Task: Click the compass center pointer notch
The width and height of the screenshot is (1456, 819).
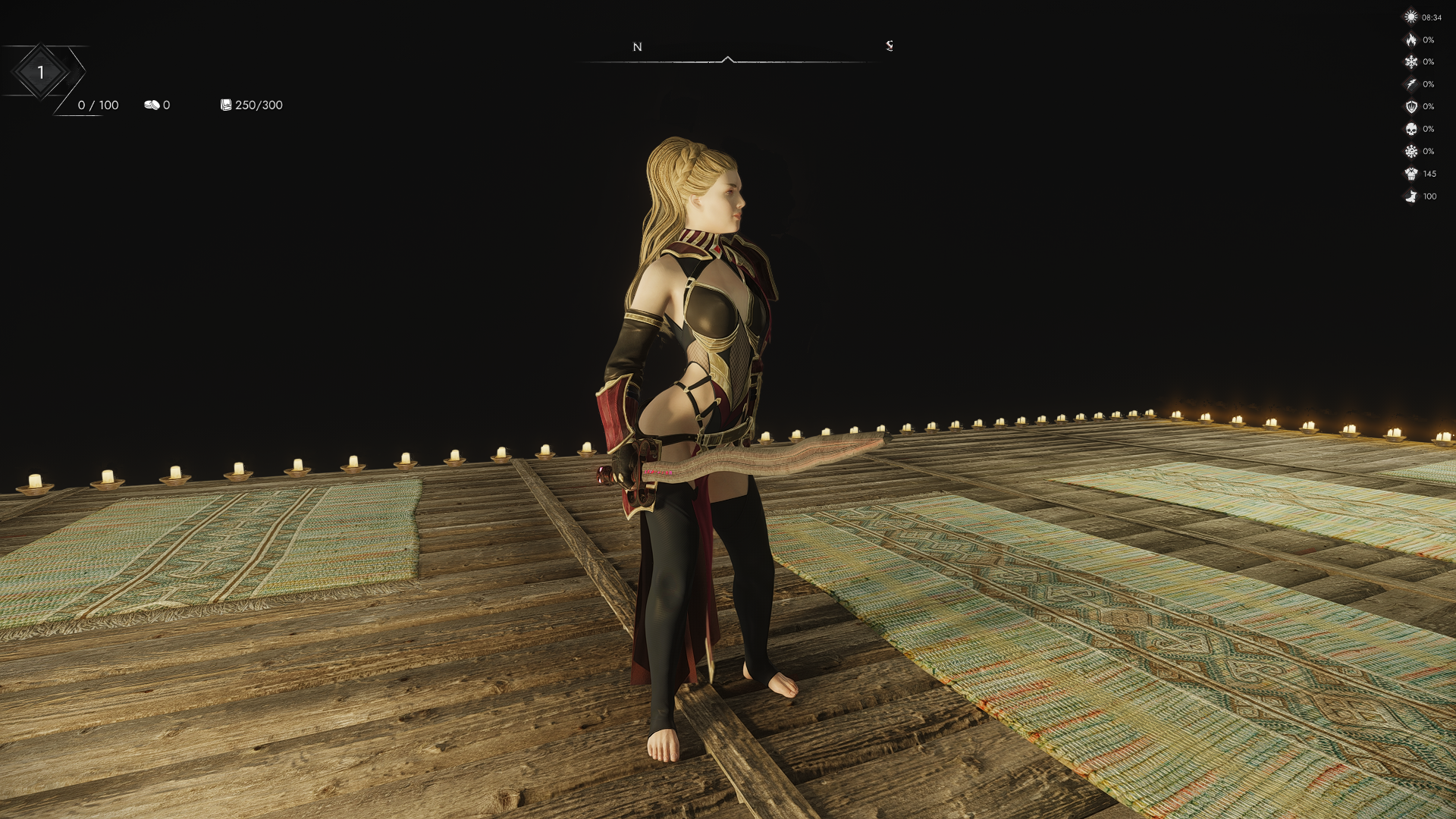Action: pyautogui.click(x=729, y=57)
